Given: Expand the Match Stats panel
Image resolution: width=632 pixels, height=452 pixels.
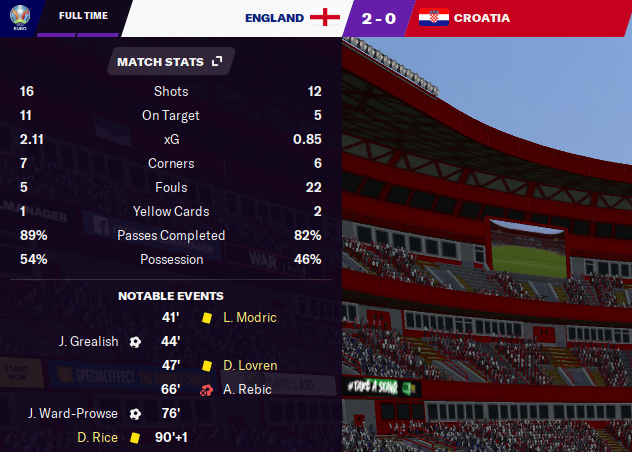Looking at the screenshot, I should tap(216, 62).
